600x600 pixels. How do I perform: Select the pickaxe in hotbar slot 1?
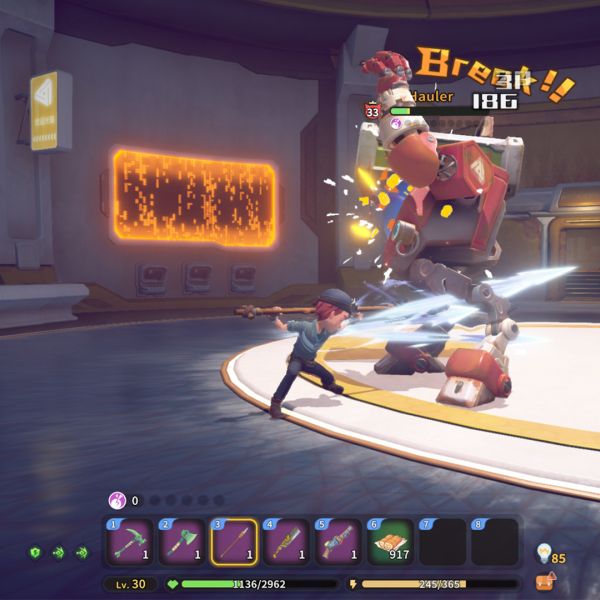click(130, 542)
